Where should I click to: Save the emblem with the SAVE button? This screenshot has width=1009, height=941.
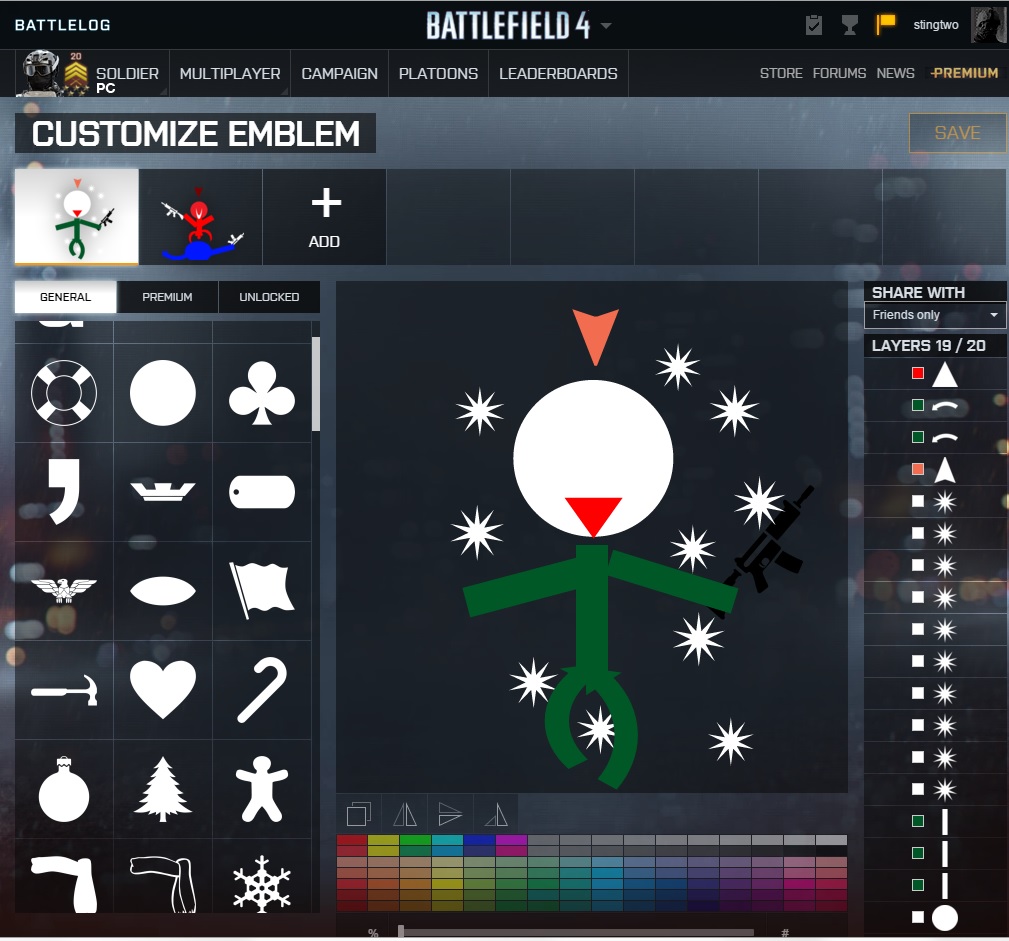957,133
